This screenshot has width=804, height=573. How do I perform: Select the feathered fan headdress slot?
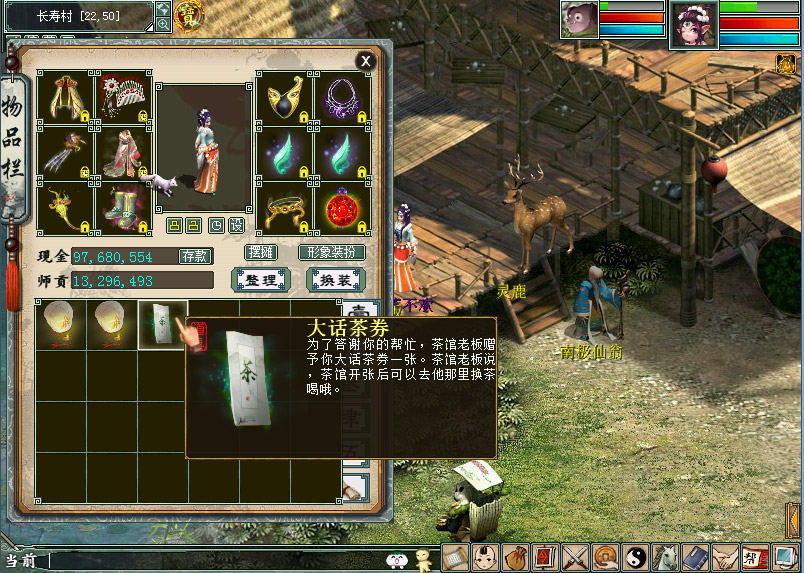tap(124, 97)
